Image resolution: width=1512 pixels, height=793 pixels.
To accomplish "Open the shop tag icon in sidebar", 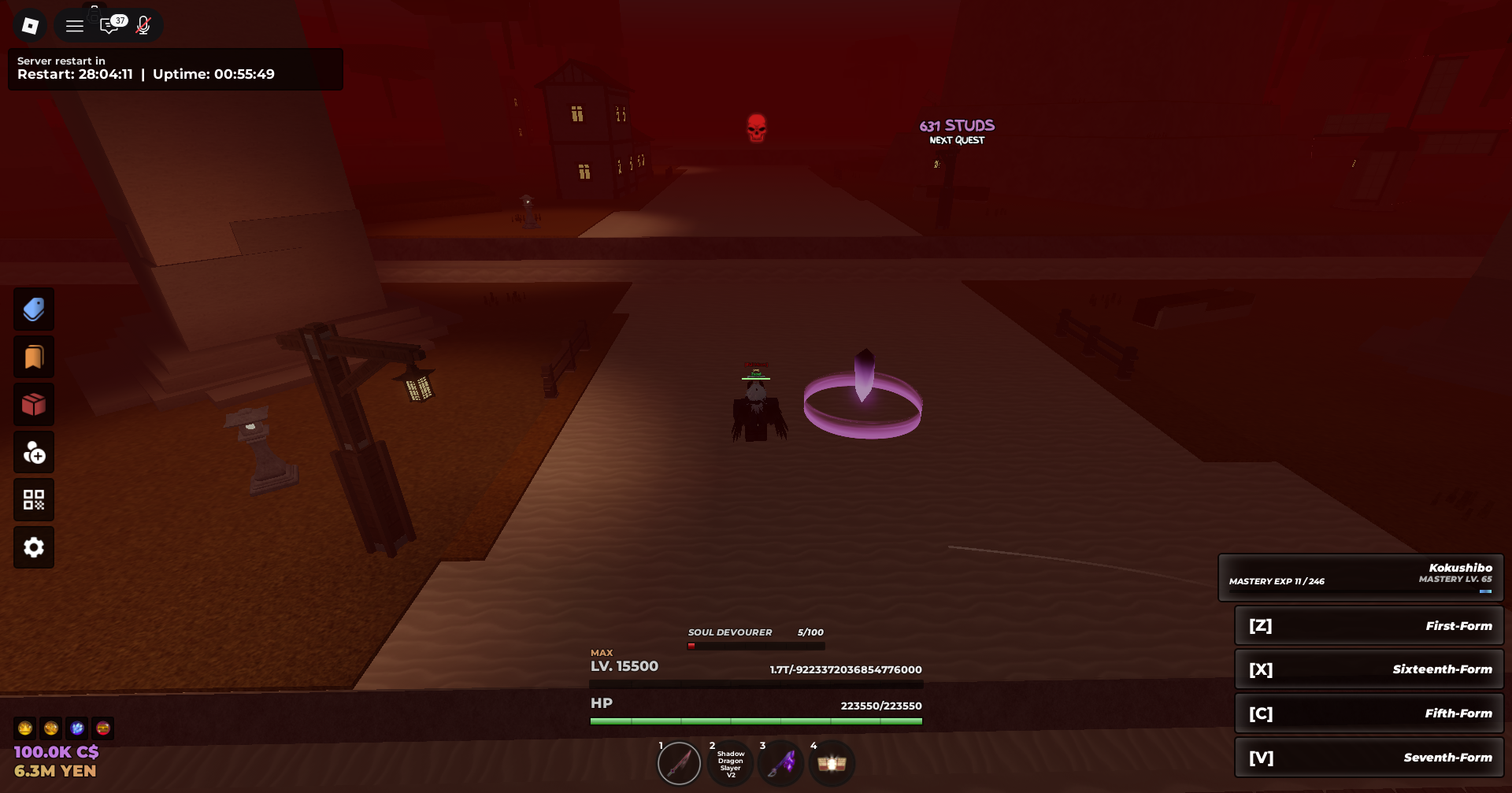I will 34,309.
